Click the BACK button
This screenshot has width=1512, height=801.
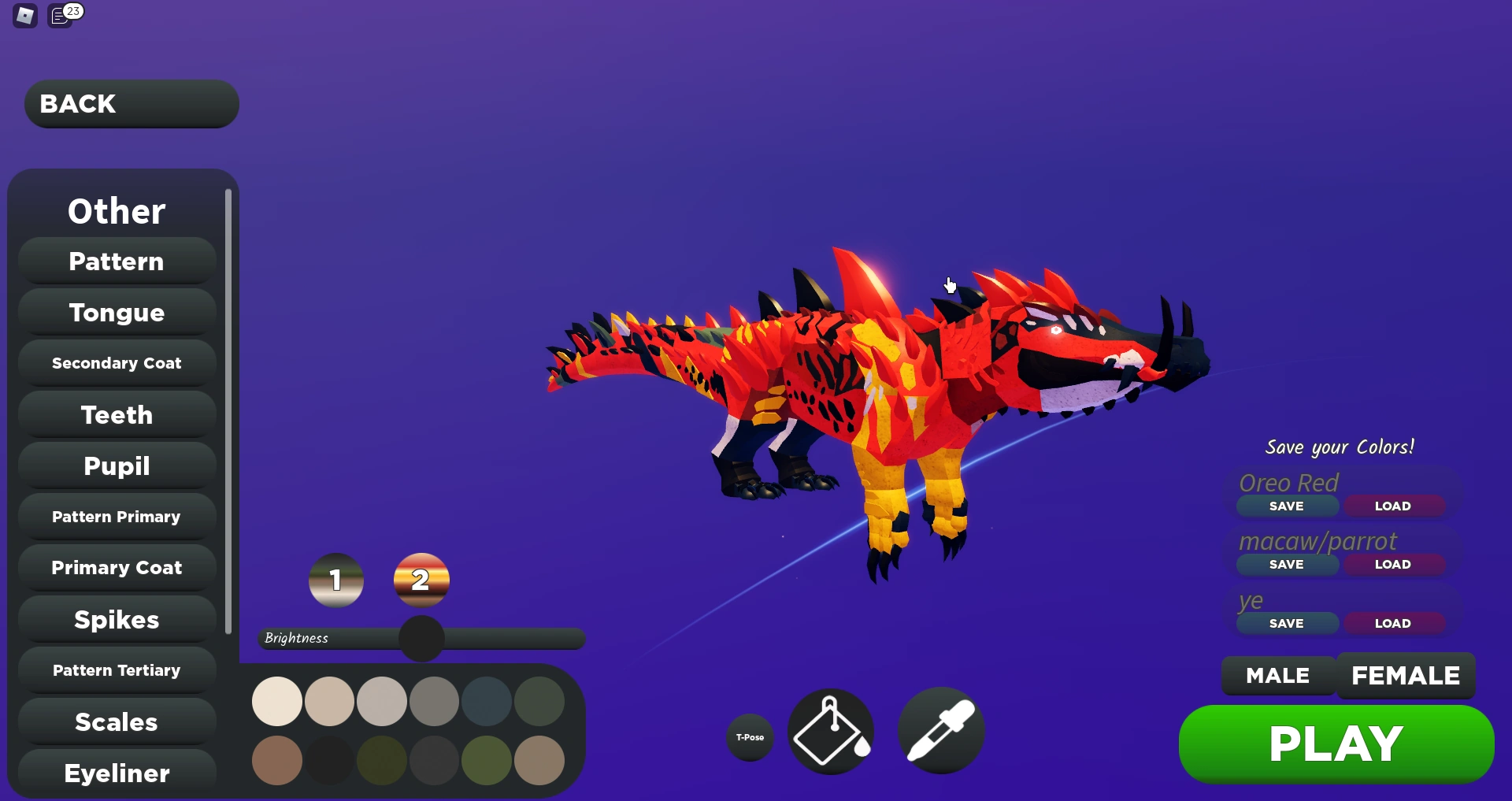tap(130, 103)
